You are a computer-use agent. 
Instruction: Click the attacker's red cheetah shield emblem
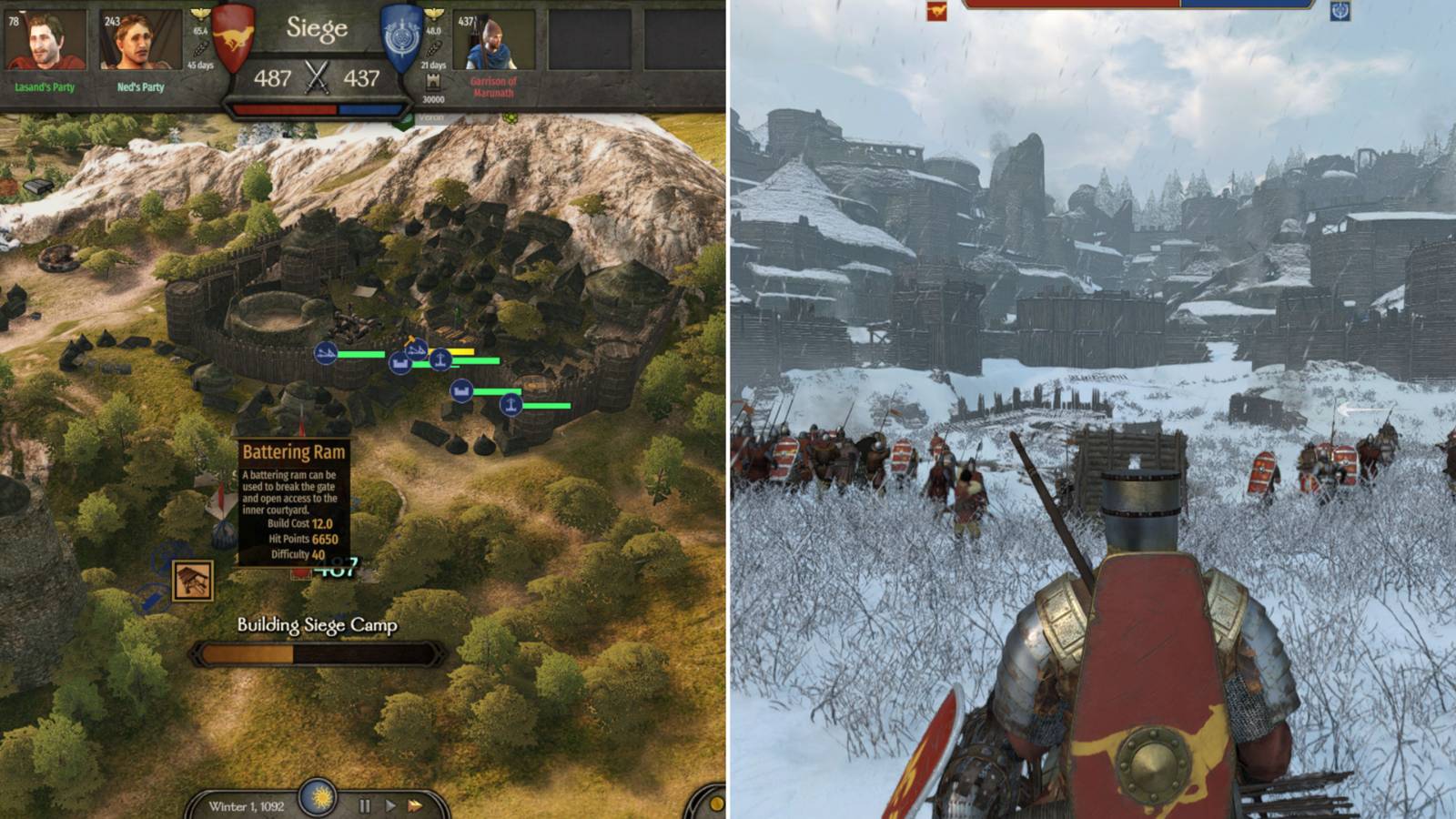pos(230,38)
